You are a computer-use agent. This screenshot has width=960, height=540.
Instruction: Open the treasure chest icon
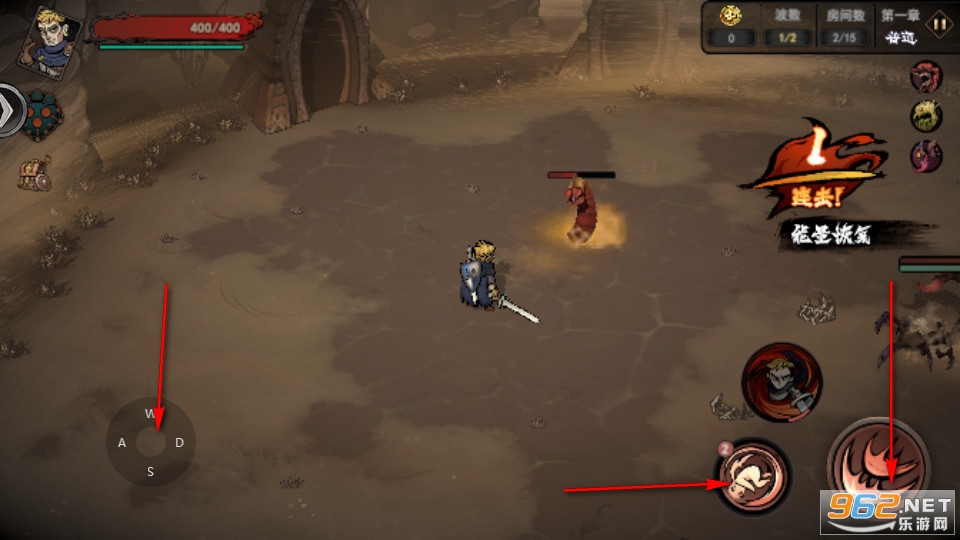pyautogui.click(x=34, y=175)
